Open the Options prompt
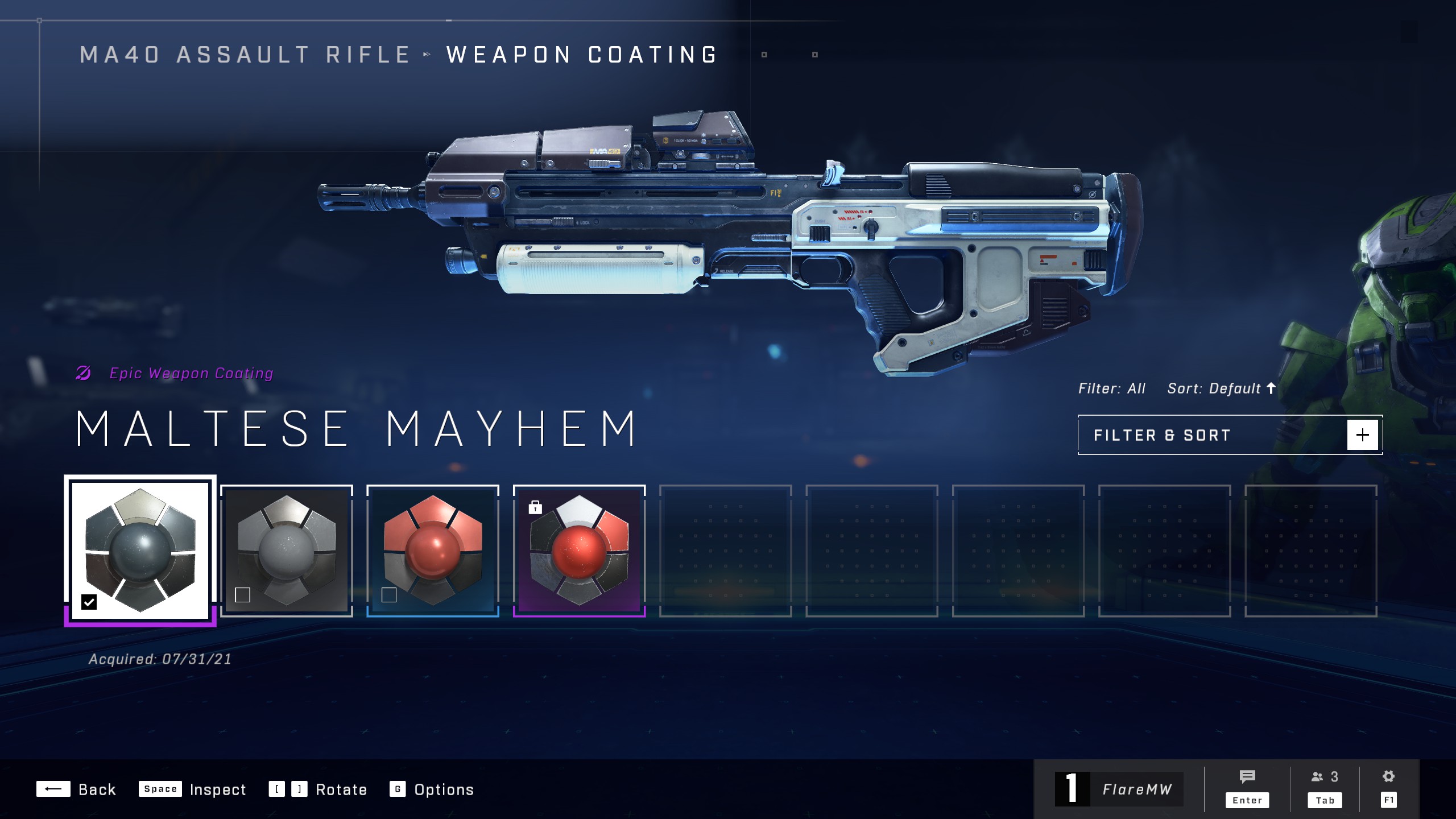This screenshot has height=819, width=1456. click(431, 789)
